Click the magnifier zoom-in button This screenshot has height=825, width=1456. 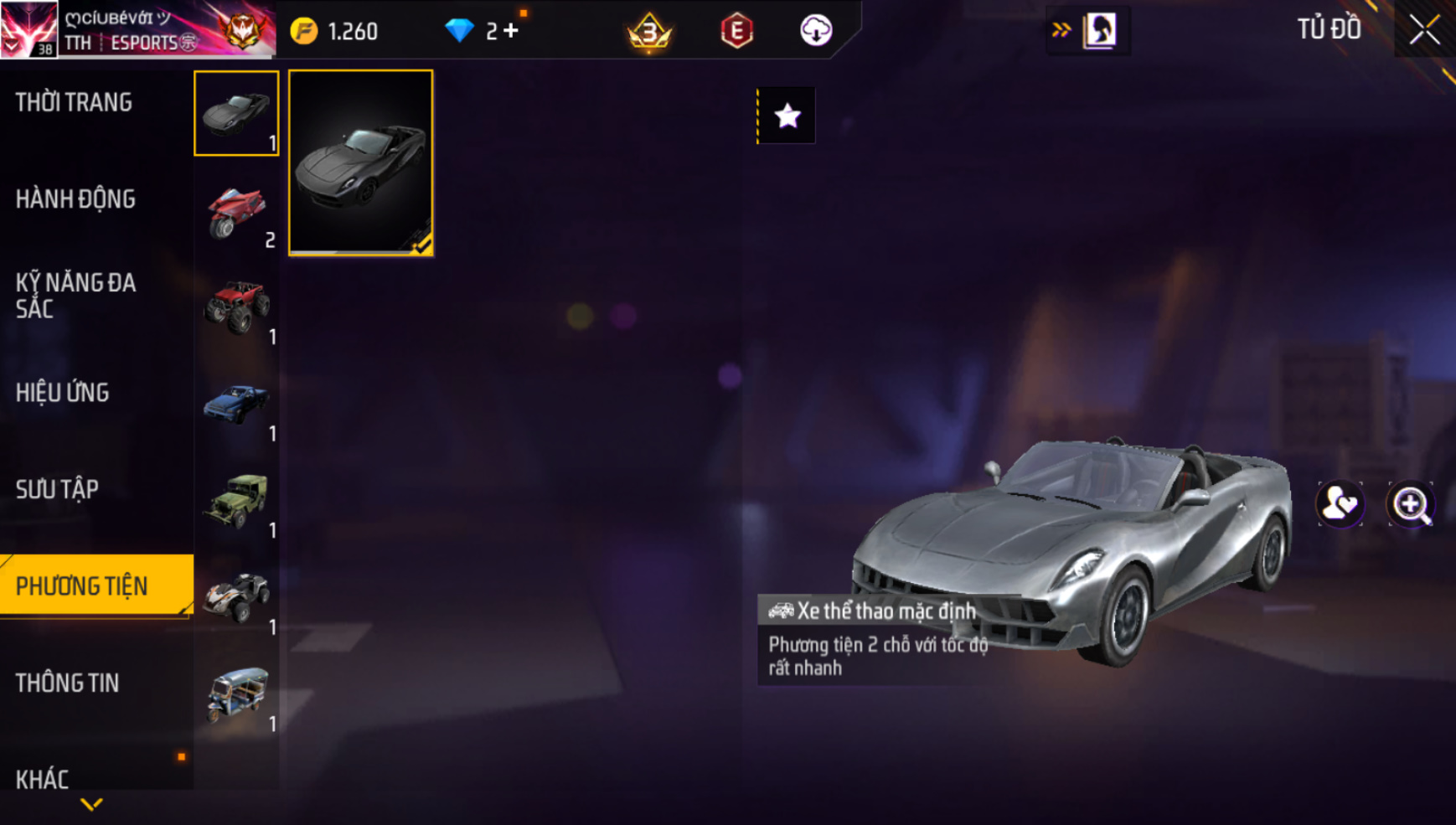pyautogui.click(x=1411, y=504)
